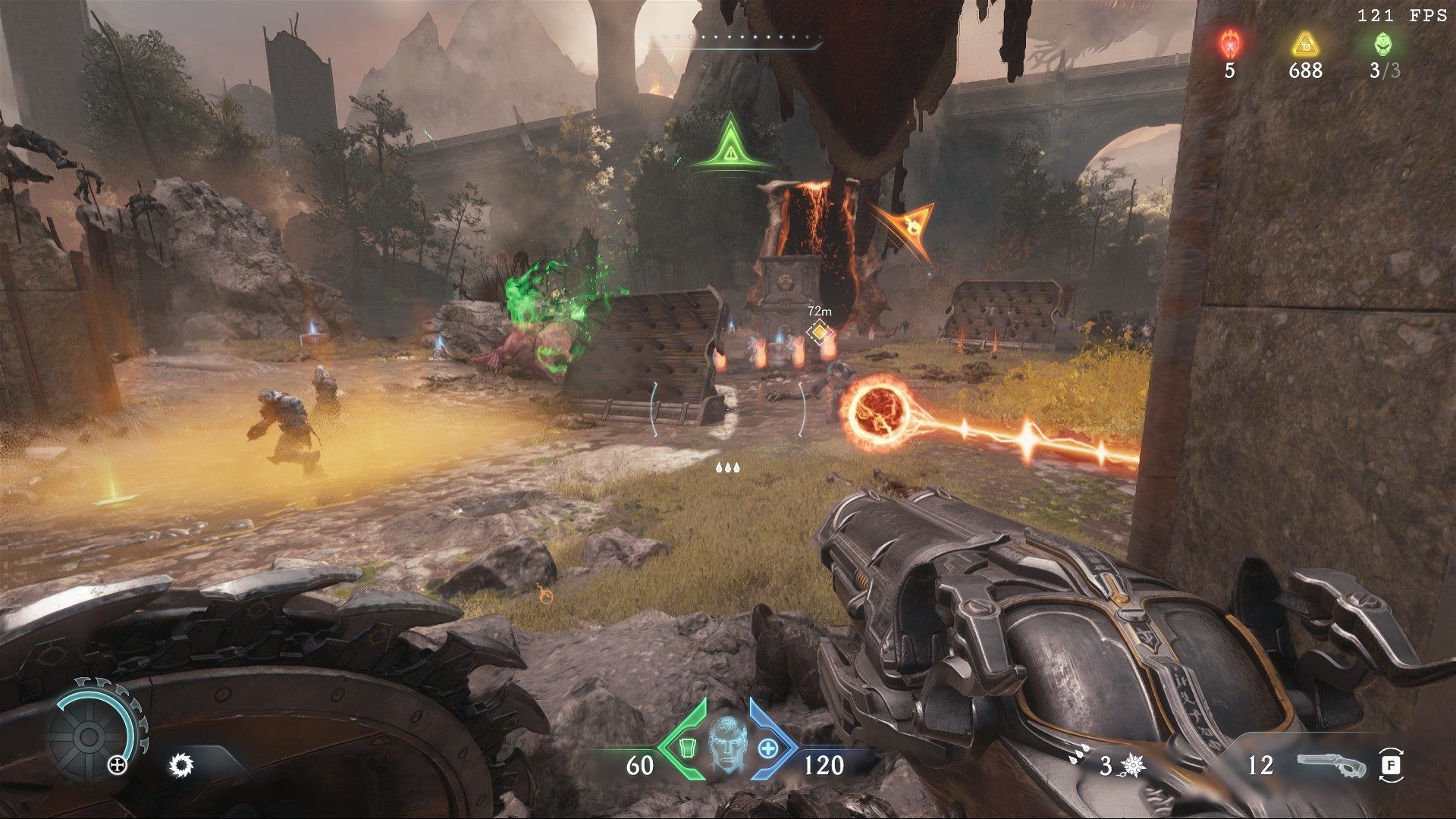Select the green armor shield icon
The width and height of the screenshot is (1456, 819).
point(686,747)
